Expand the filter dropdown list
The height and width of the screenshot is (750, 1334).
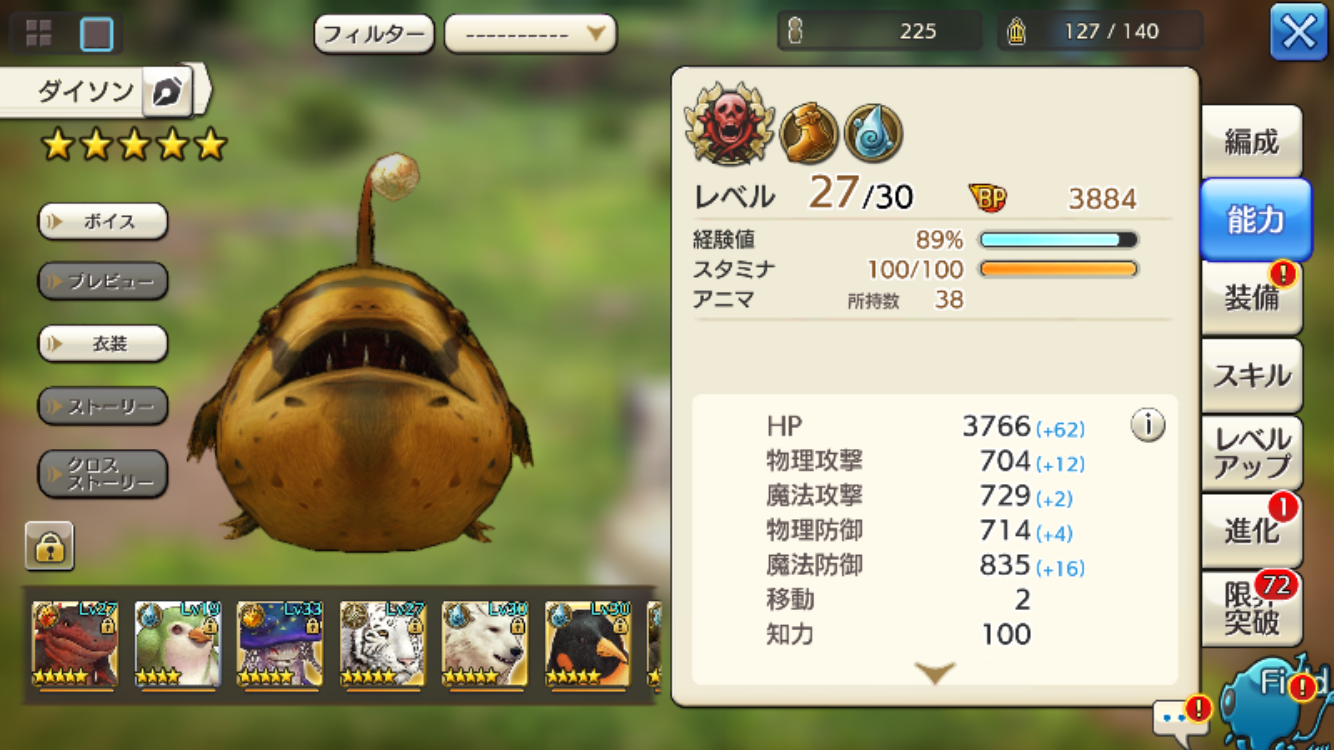click(530, 35)
